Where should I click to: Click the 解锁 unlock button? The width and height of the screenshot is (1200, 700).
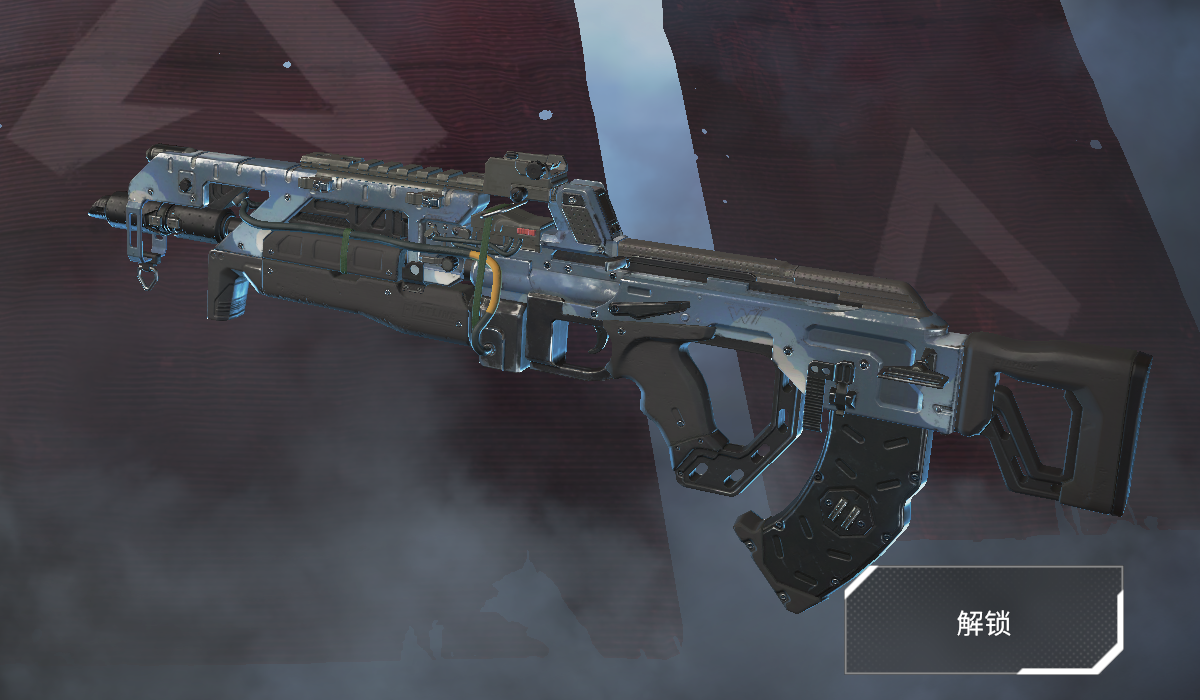984,620
